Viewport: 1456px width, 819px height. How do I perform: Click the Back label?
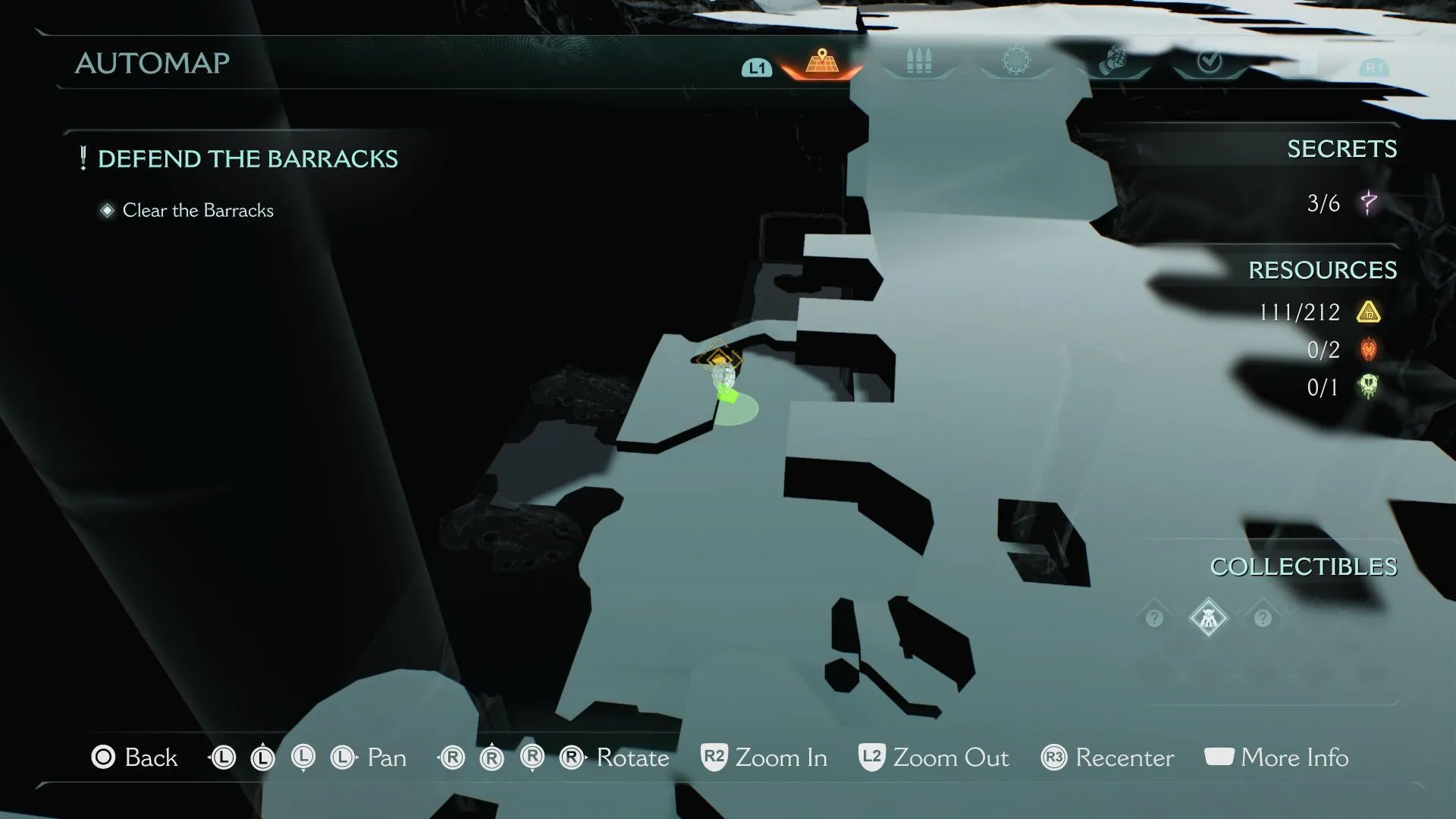coord(151,758)
